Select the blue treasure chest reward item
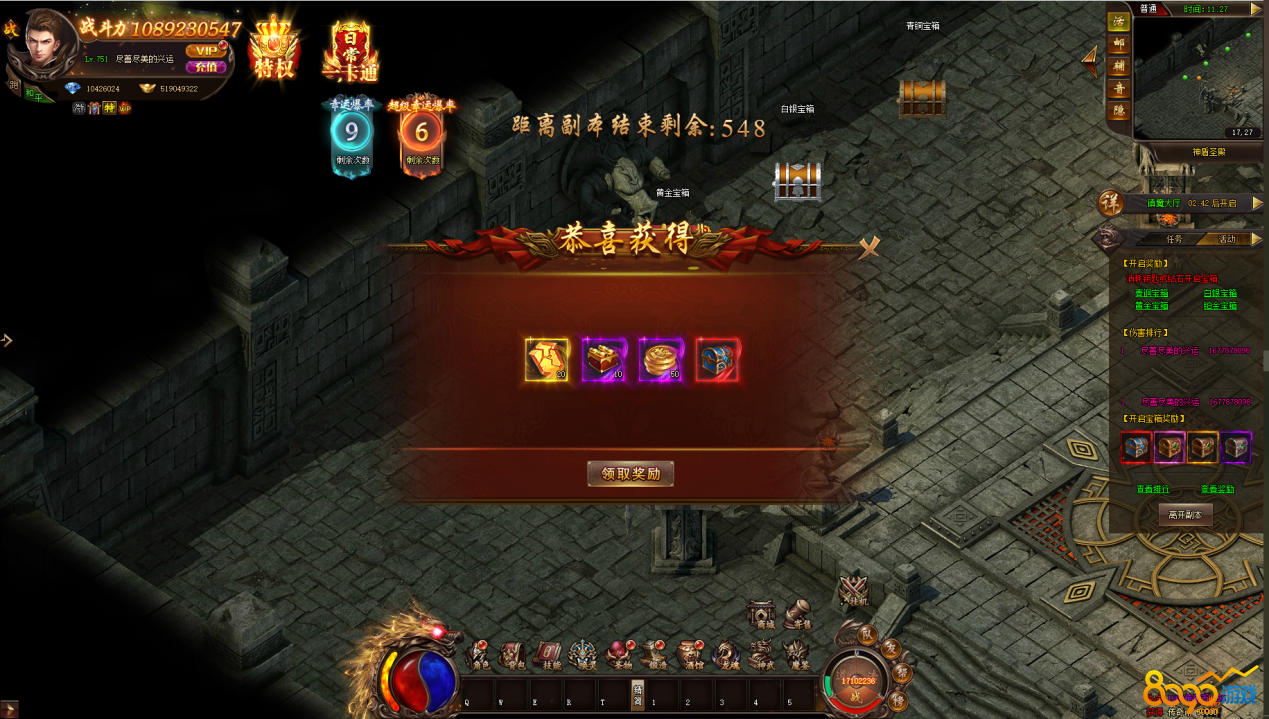 click(717, 360)
